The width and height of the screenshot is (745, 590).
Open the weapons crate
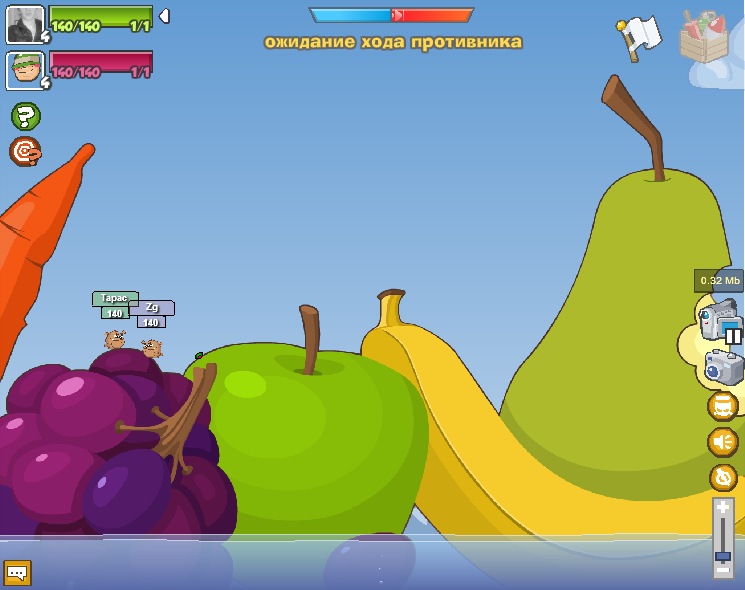703,37
